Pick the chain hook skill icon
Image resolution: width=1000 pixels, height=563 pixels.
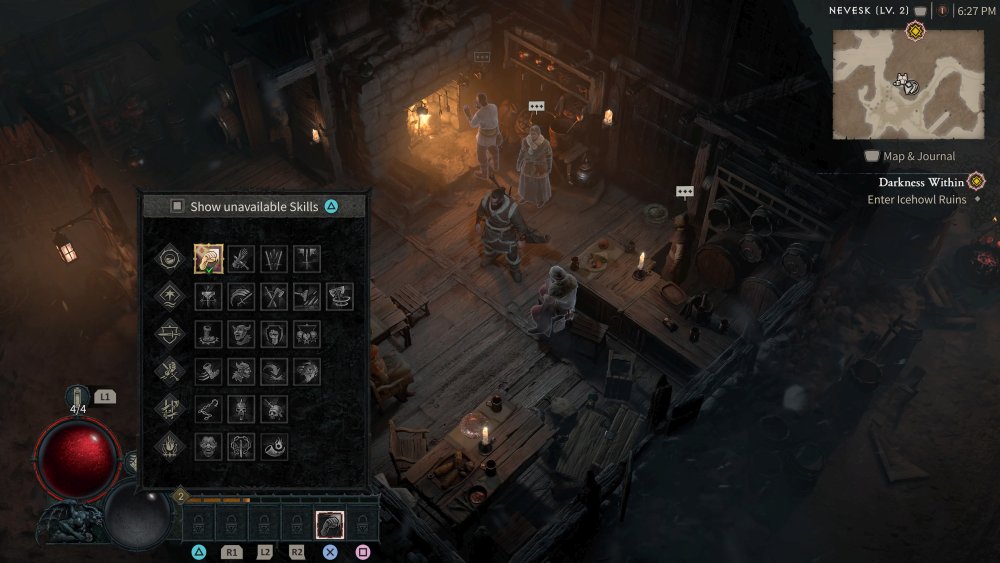point(208,408)
